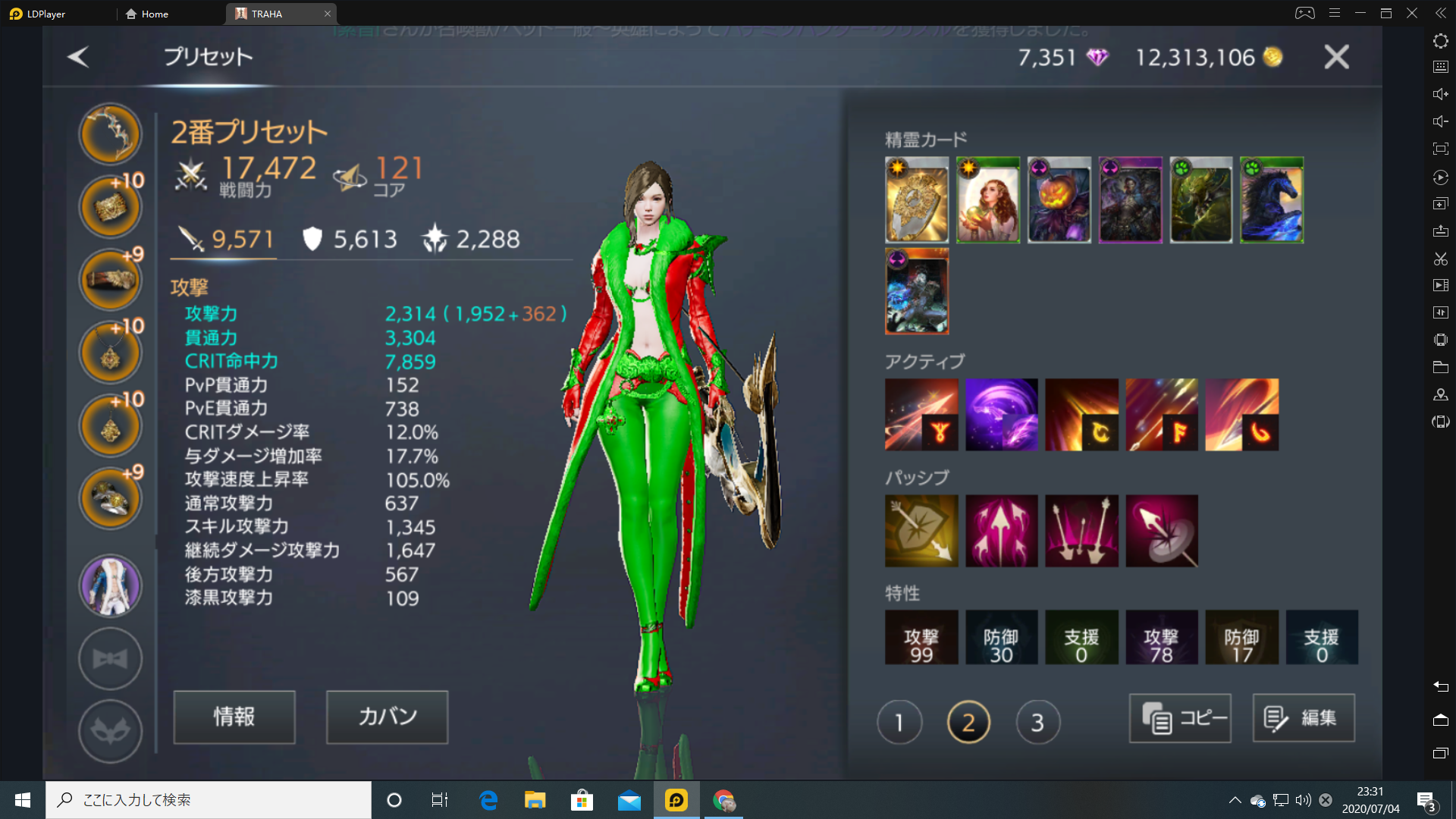Select the empty mask equipment slot

pyautogui.click(x=111, y=731)
